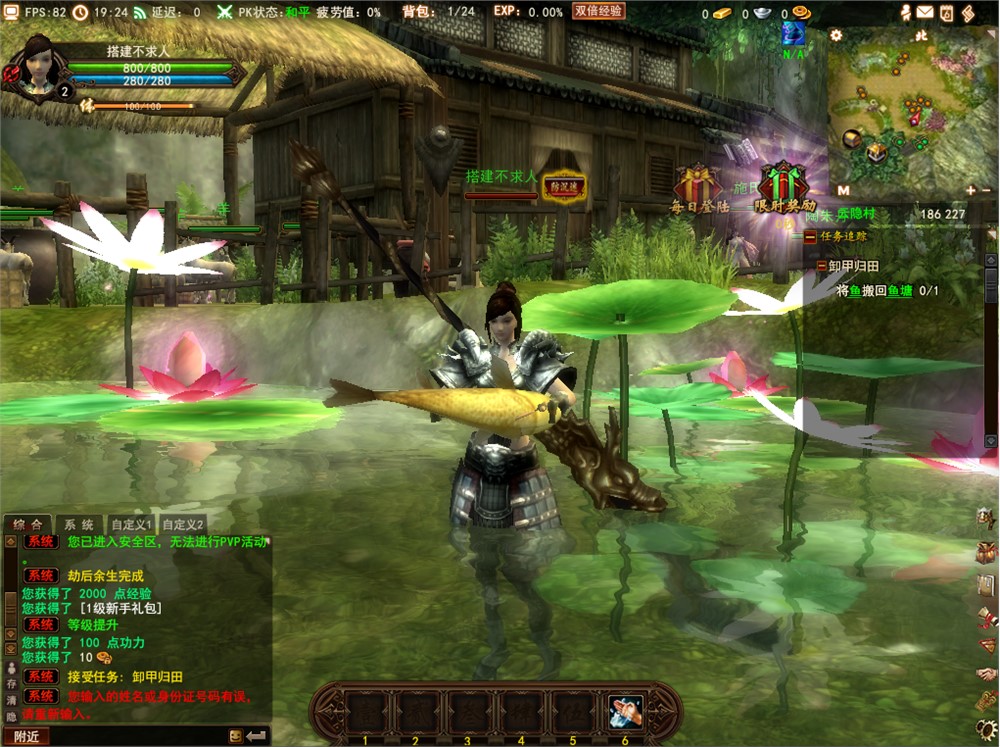Image resolution: width=1000 pixels, height=747 pixels.
Task: Open the mail envelope icon
Action: [x=925, y=12]
